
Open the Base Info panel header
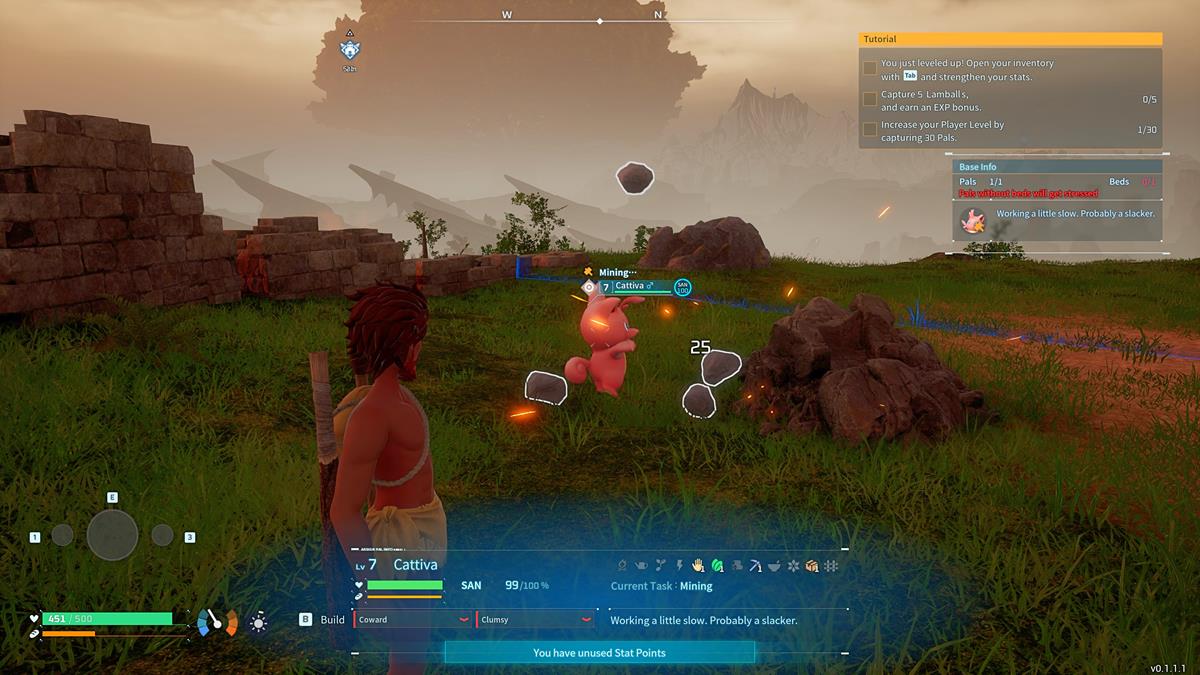click(x=1057, y=167)
